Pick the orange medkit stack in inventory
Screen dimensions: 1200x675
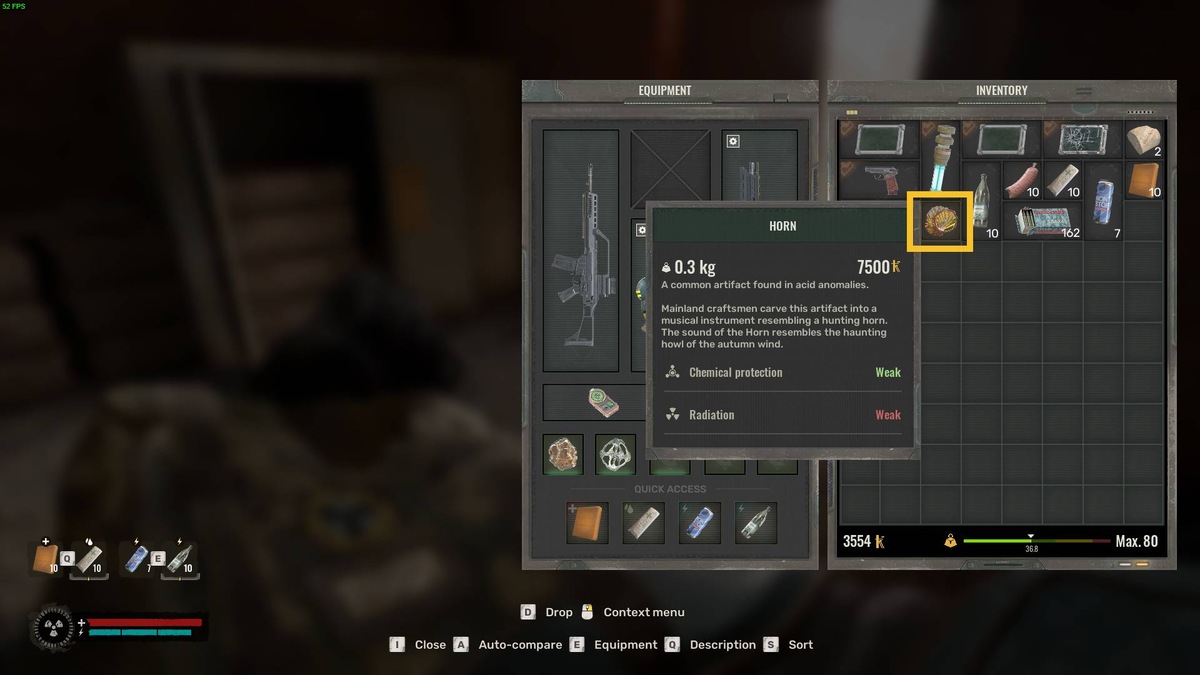[x=1144, y=181]
